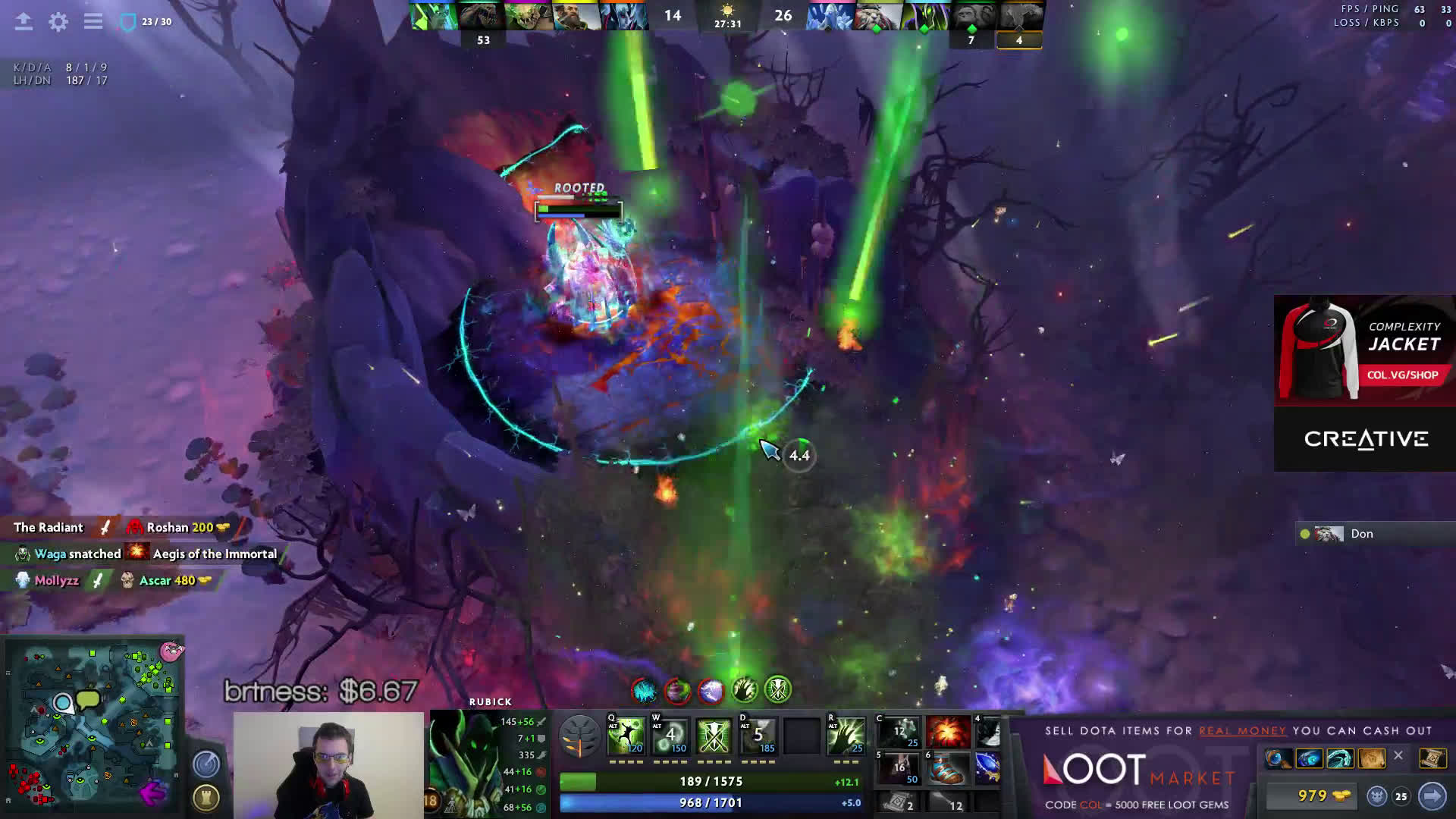This screenshot has width=1456, height=819.
Task: Buy the Town Portal Scroll in quick-buy
Action: pyautogui.click(x=1431, y=758)
